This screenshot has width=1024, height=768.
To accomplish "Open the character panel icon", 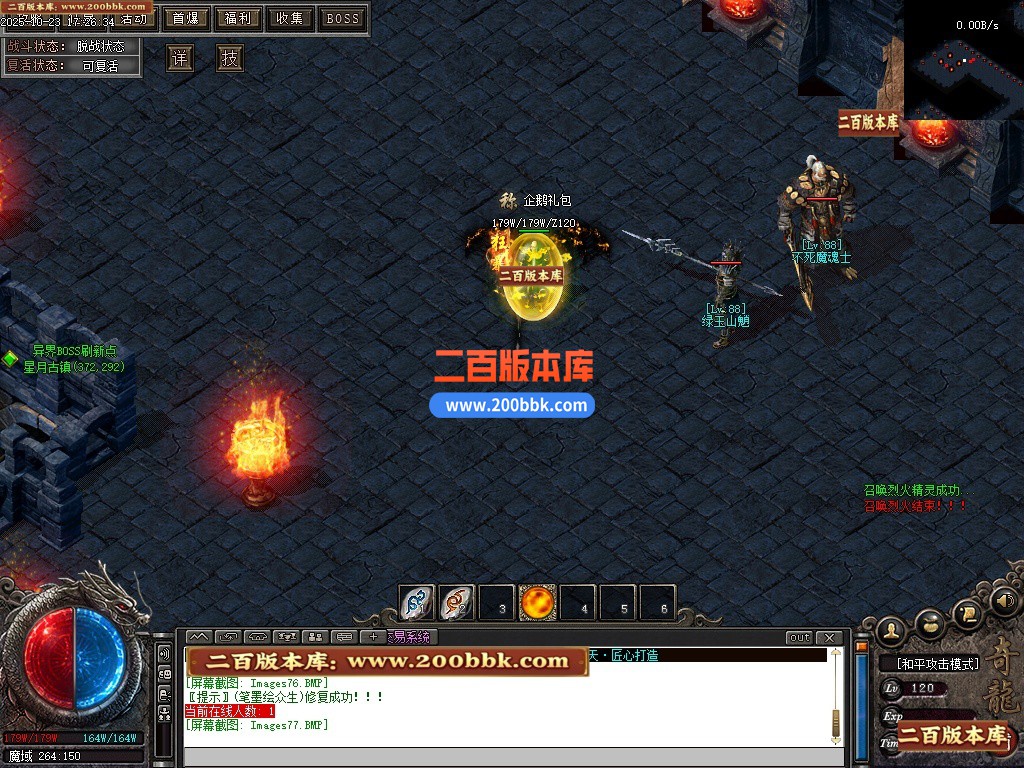I will 890,630.
